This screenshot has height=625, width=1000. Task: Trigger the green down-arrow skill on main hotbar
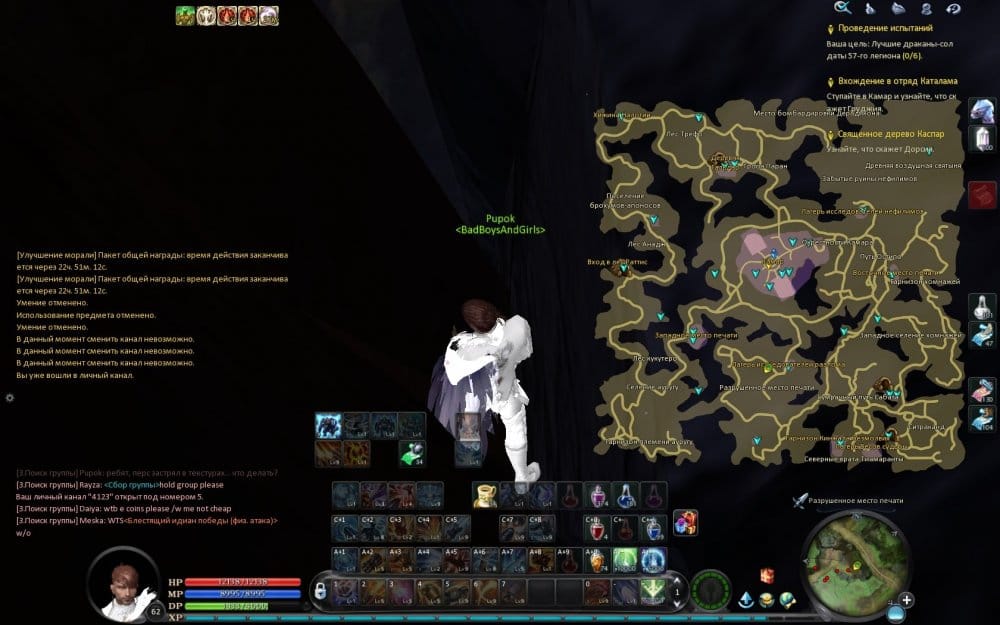653,590
